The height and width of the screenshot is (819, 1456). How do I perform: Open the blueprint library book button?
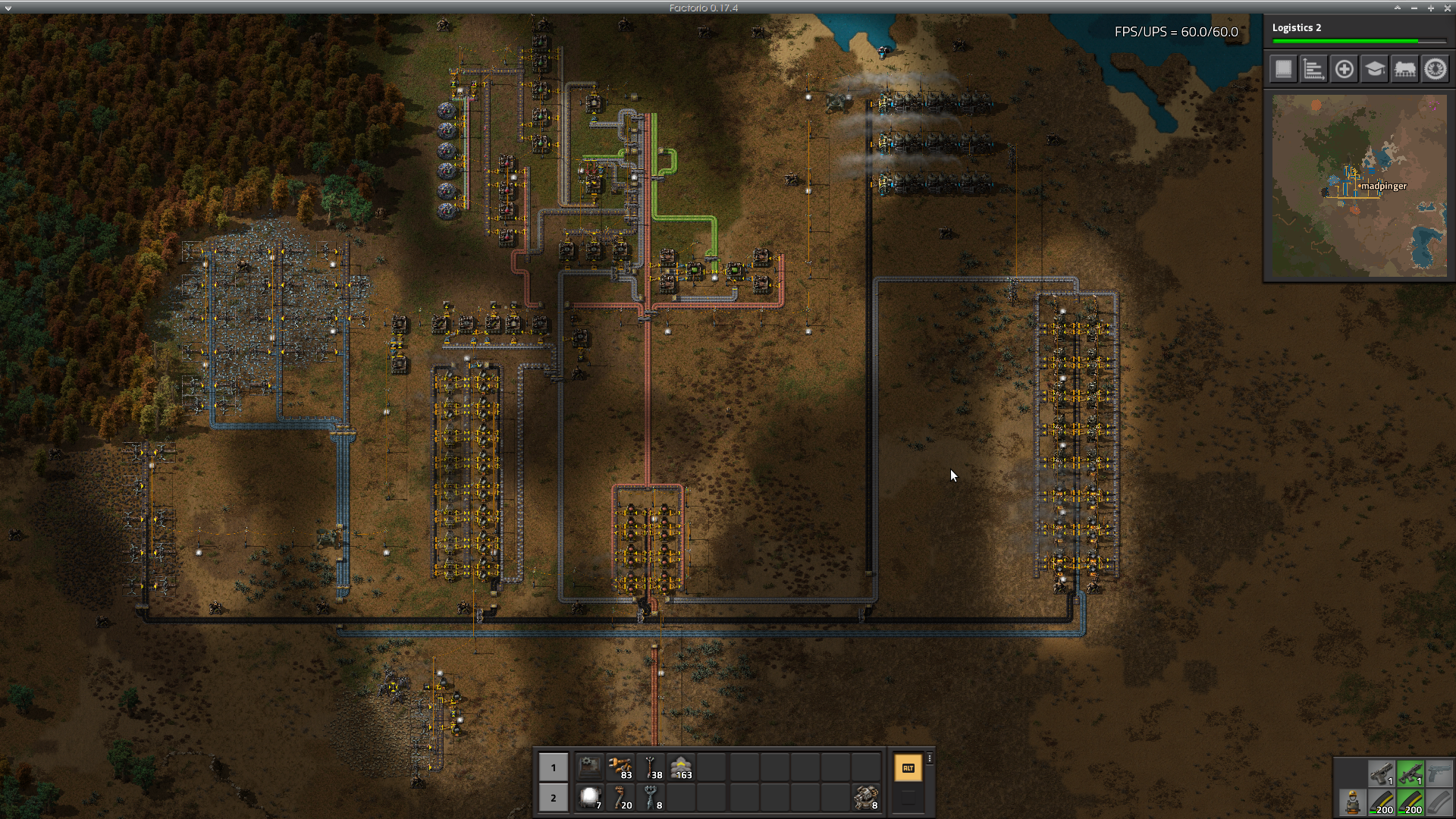pos(1283,70)
